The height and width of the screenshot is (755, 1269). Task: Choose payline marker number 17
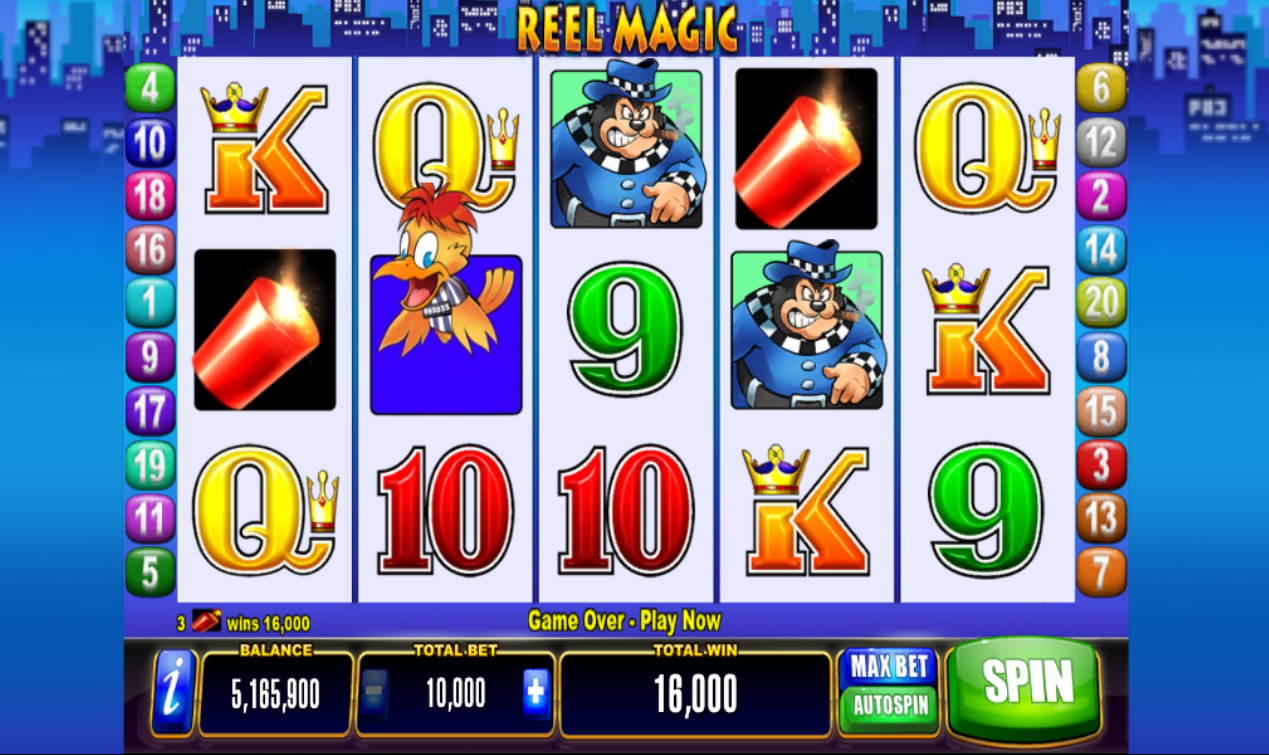[x=150, y=411]
